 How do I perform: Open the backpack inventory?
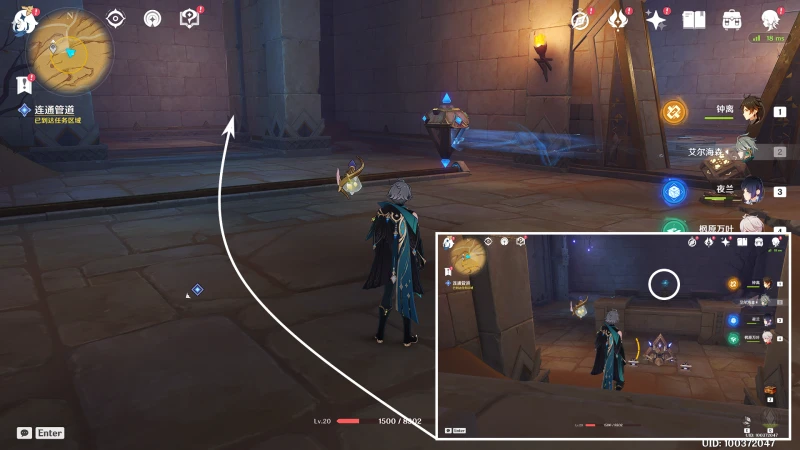[732, 20]
